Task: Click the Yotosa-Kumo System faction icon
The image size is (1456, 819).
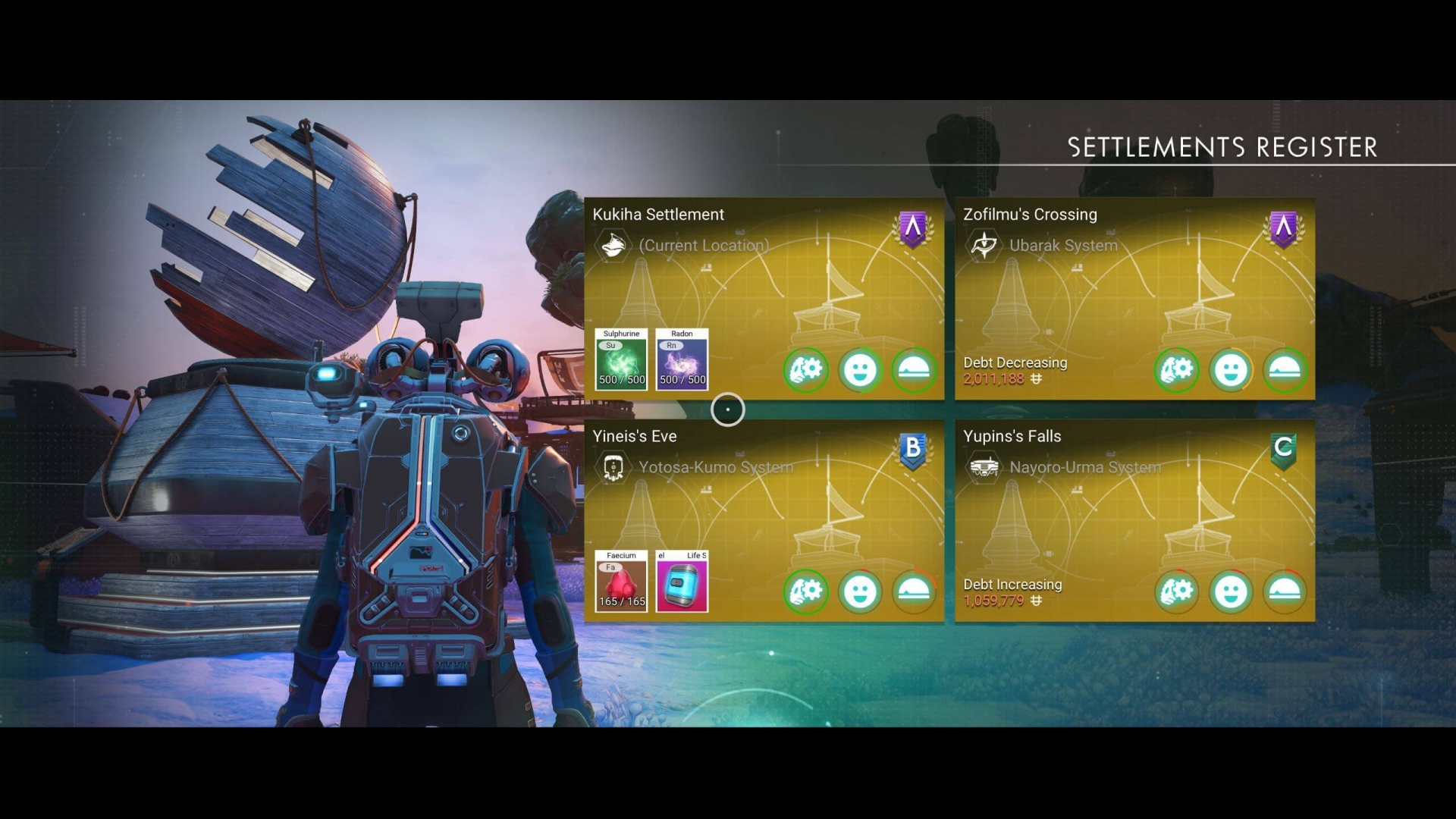Action: (x=613, y=467)
